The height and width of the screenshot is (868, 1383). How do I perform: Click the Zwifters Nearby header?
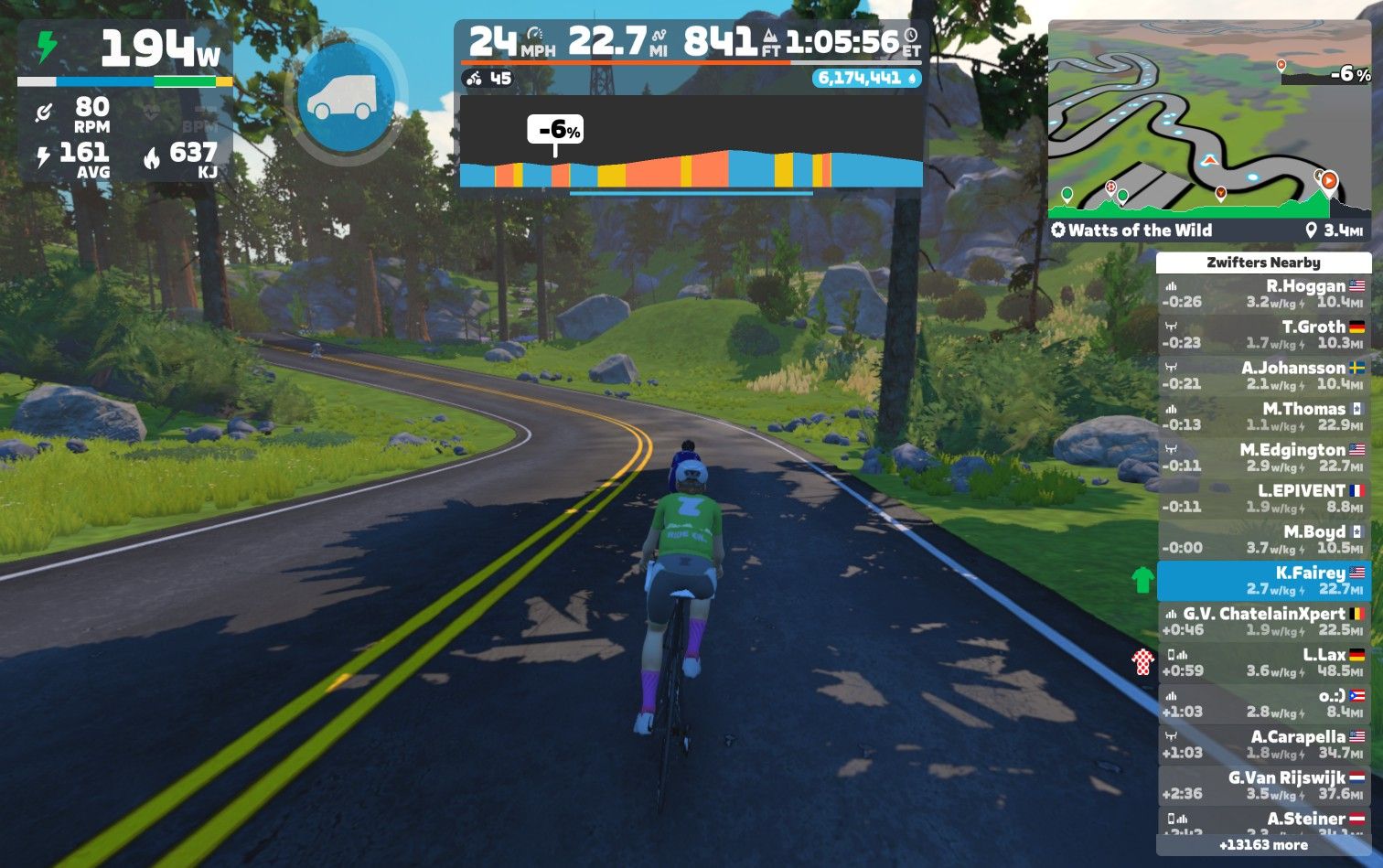click(1263, 263)
